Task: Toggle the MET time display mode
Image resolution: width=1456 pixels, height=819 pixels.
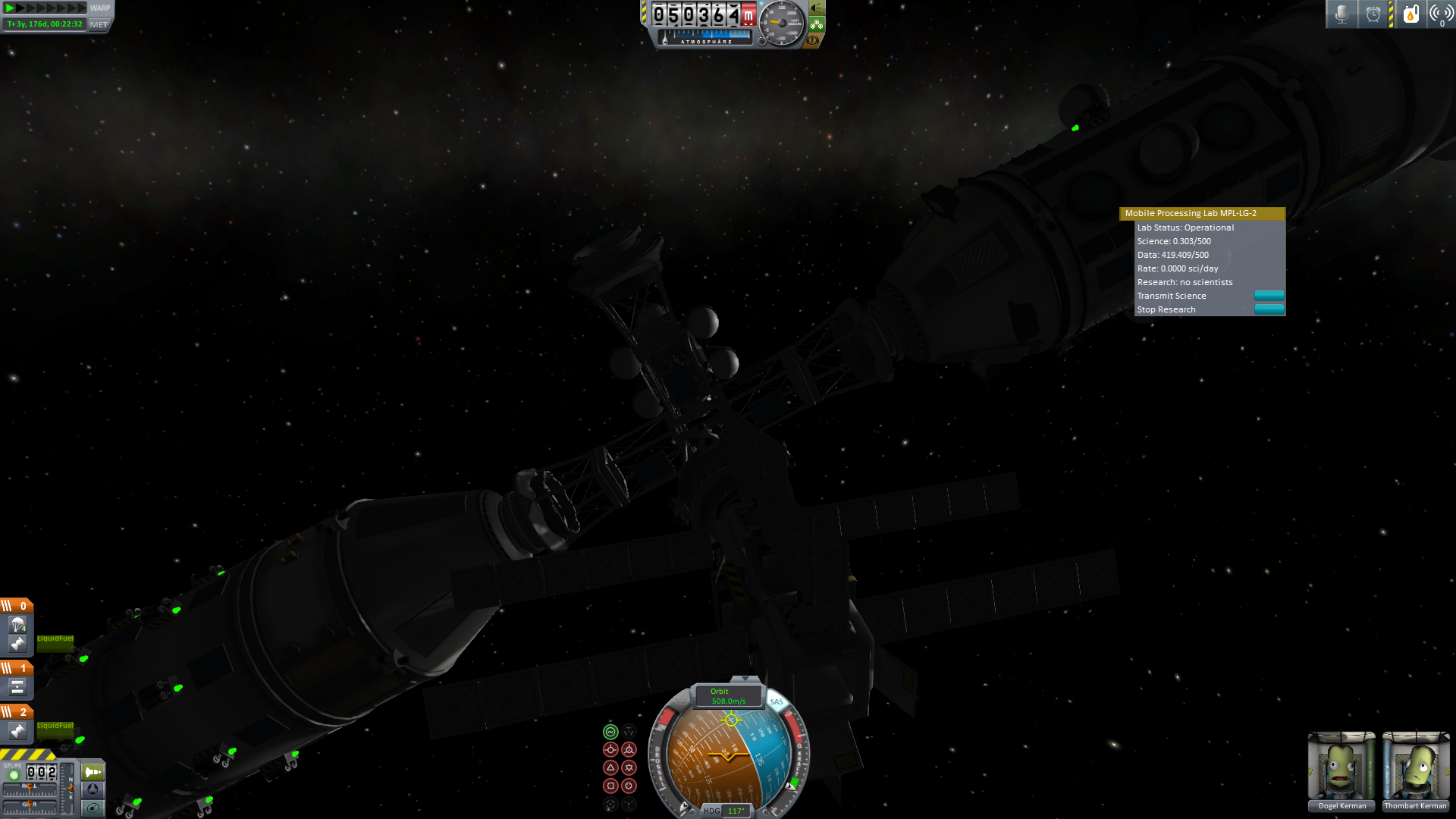Action: pyautogui.click(x=99, y=24)
